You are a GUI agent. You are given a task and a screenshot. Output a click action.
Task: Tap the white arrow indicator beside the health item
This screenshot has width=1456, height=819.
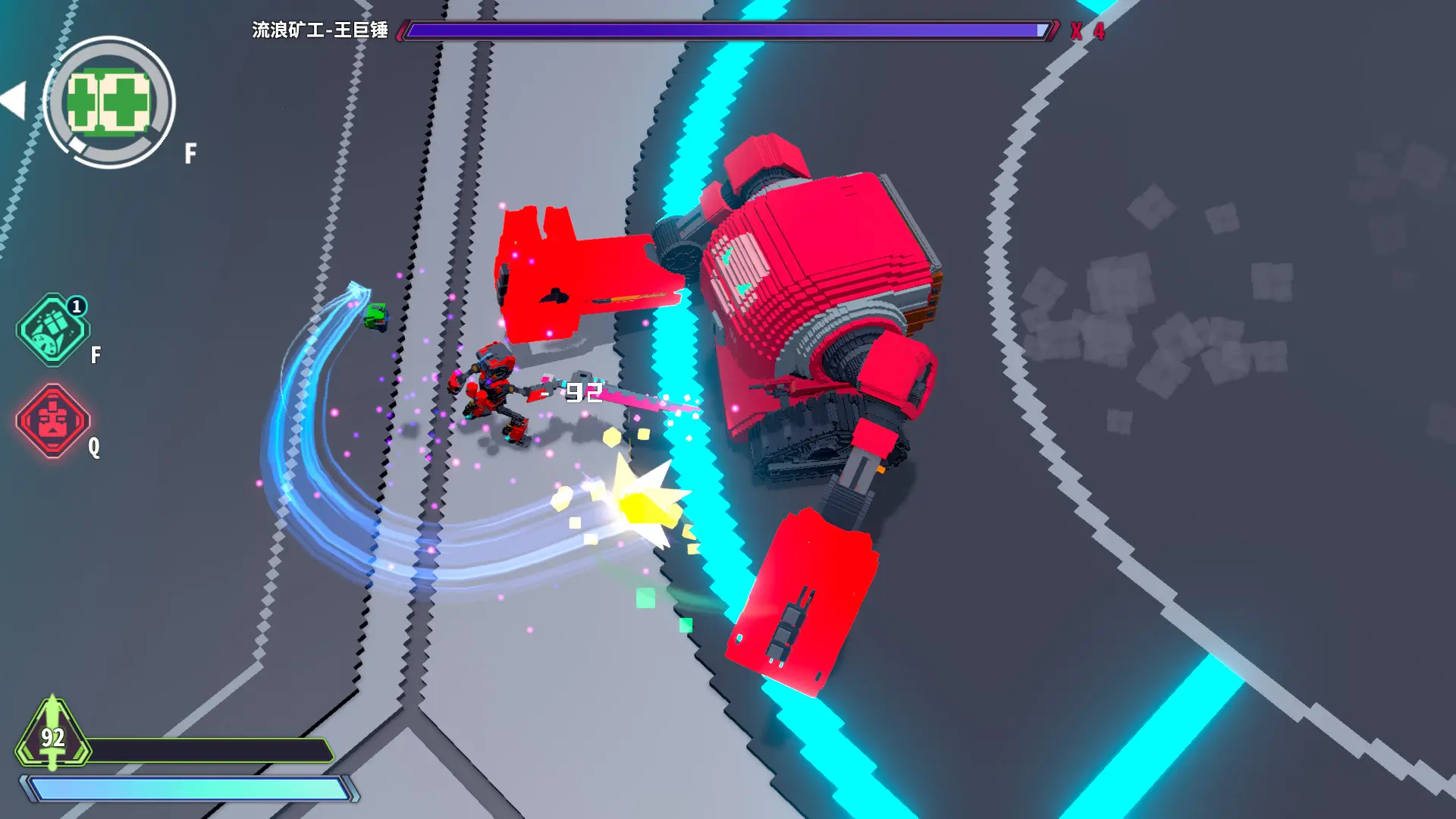click(15, 99)
